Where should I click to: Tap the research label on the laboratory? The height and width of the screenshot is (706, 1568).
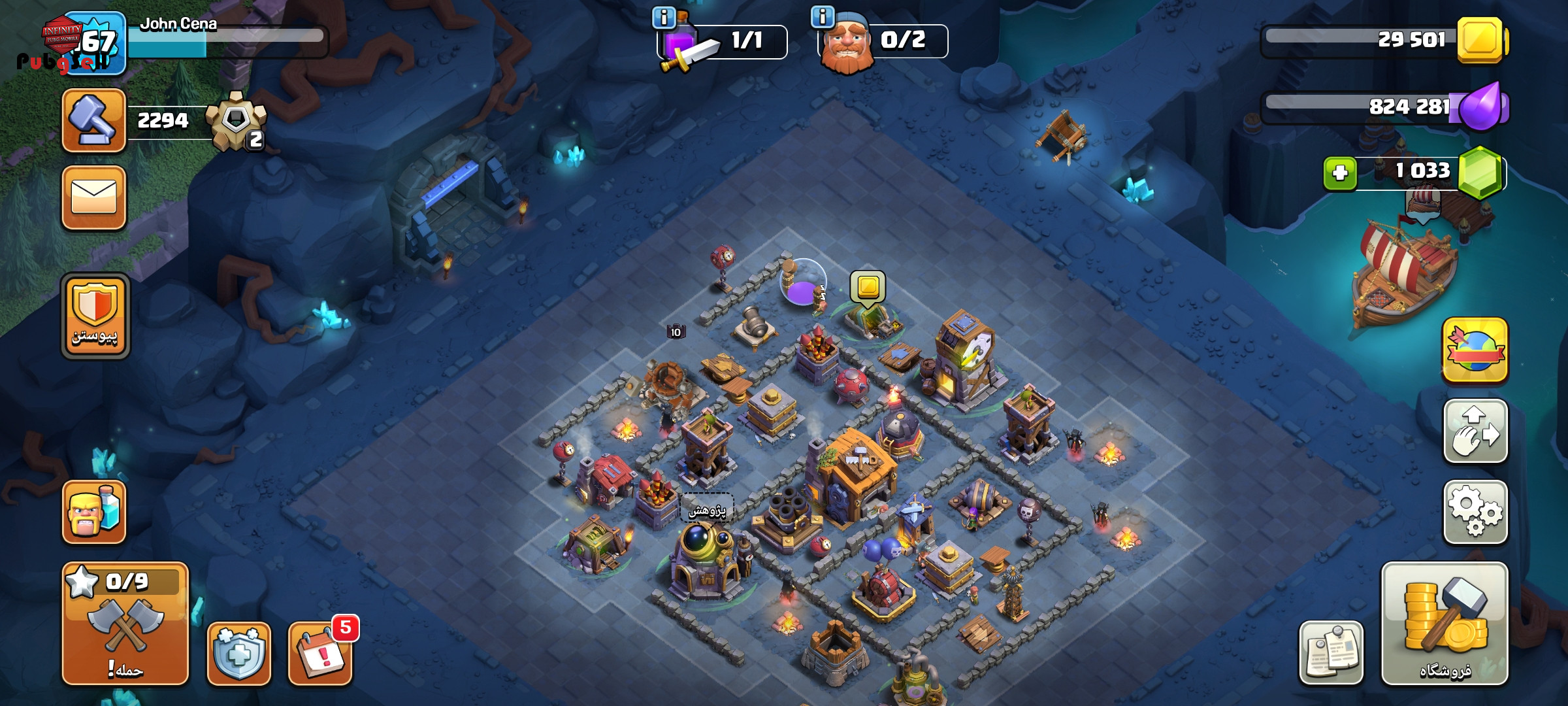click(x=707, y=510)
